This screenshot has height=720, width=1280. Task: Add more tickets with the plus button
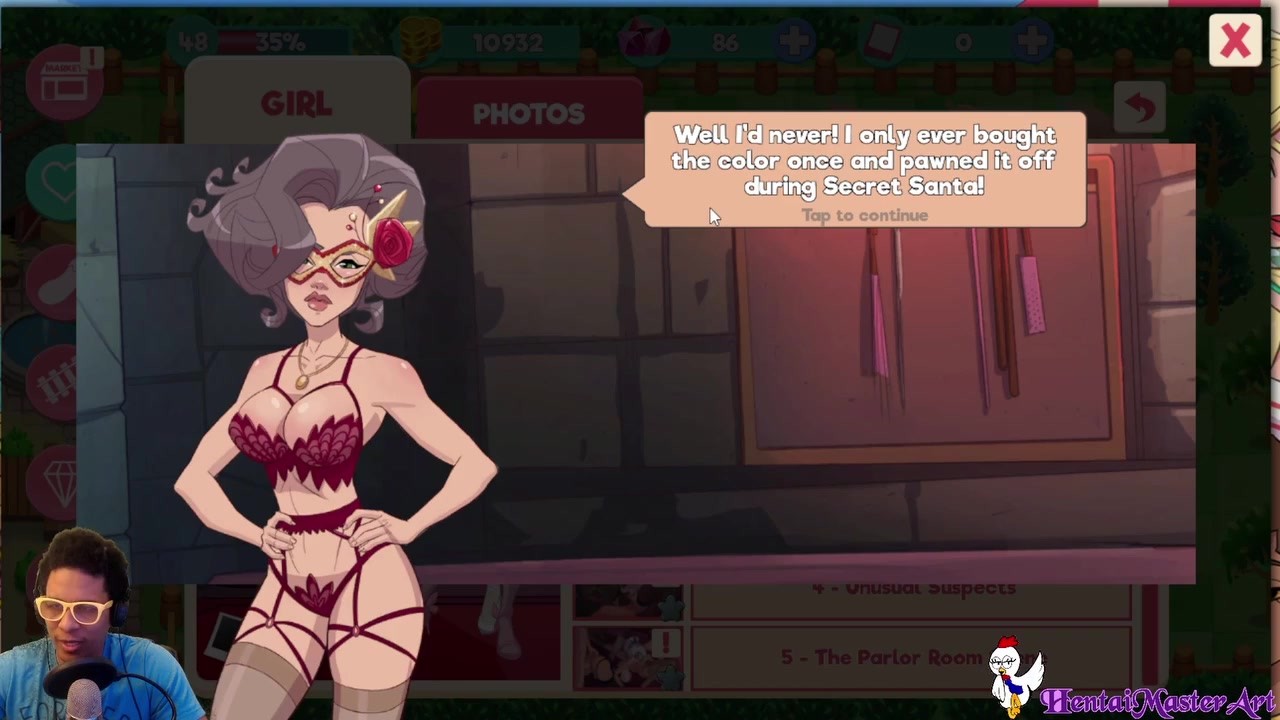click(1031, 42)
